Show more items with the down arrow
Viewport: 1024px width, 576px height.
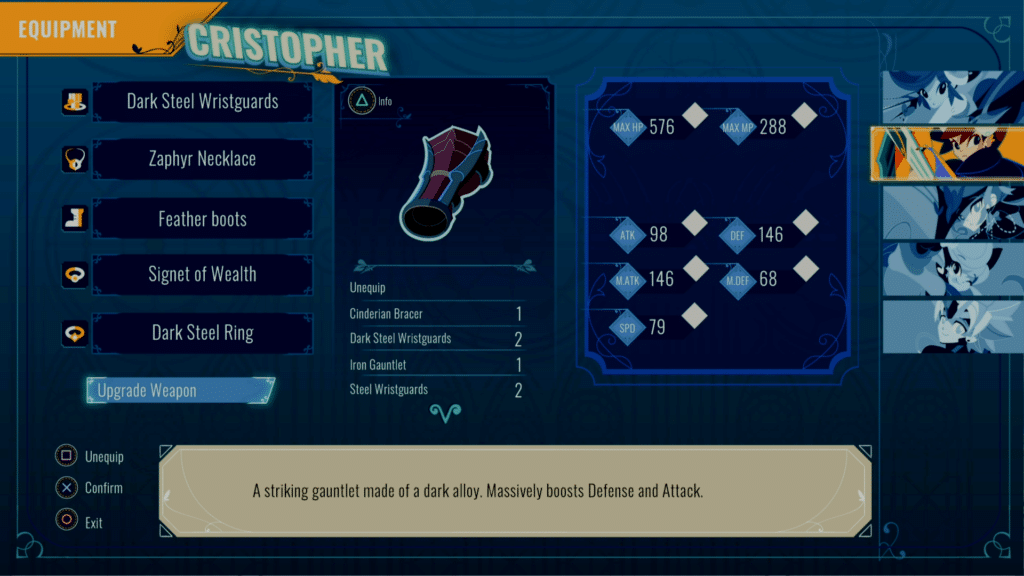(442, 412)
